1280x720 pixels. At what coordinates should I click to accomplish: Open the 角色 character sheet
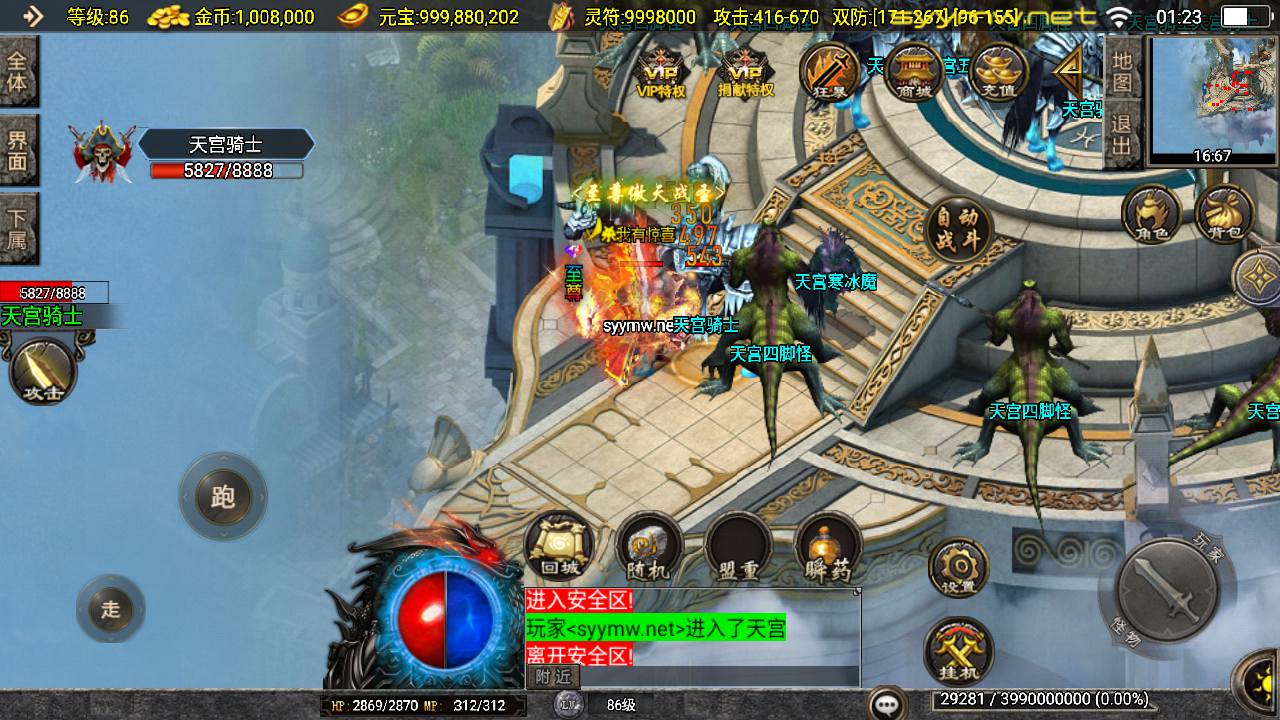1150,214
